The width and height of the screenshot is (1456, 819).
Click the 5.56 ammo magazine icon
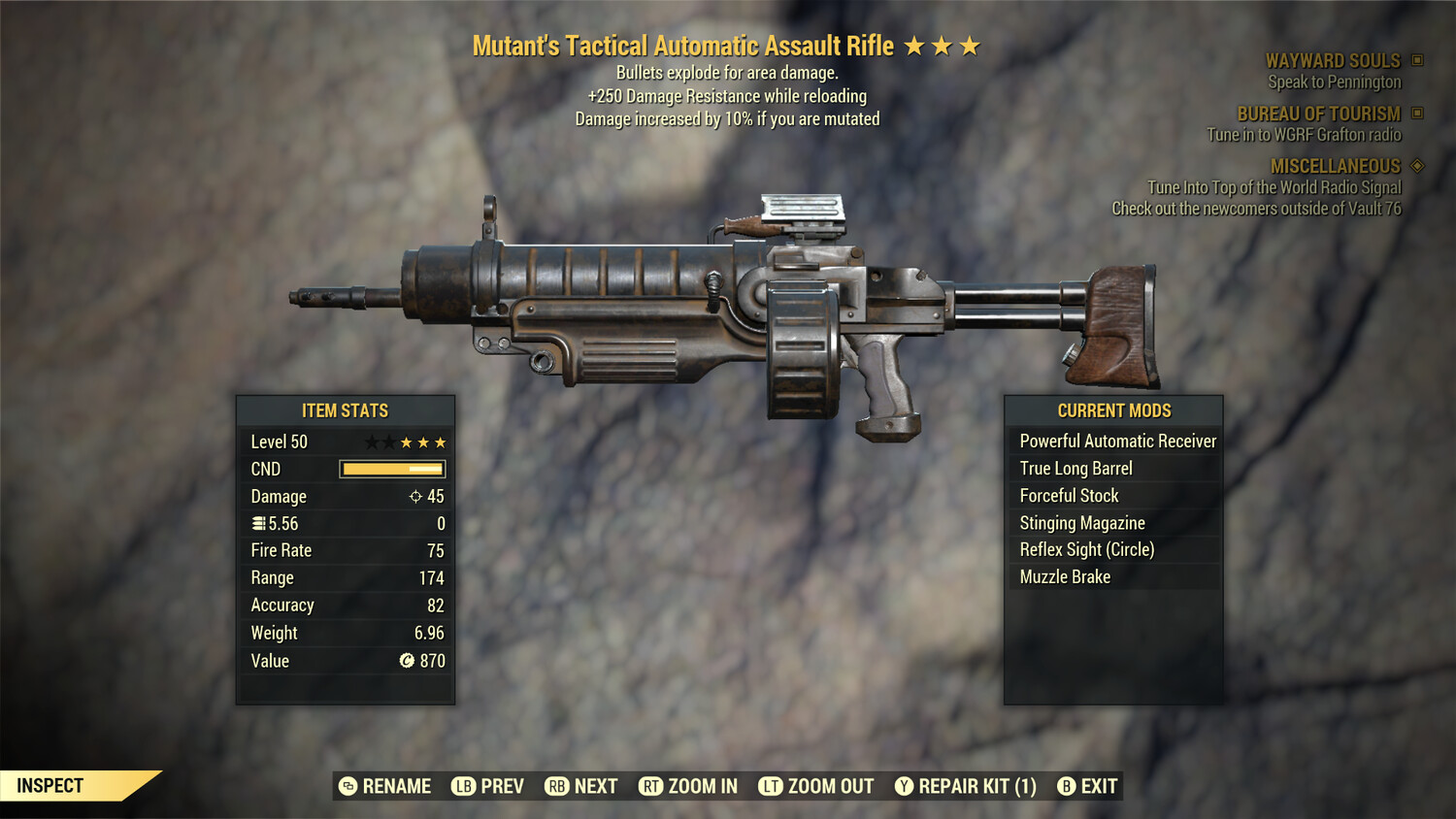tap(257, 523)
